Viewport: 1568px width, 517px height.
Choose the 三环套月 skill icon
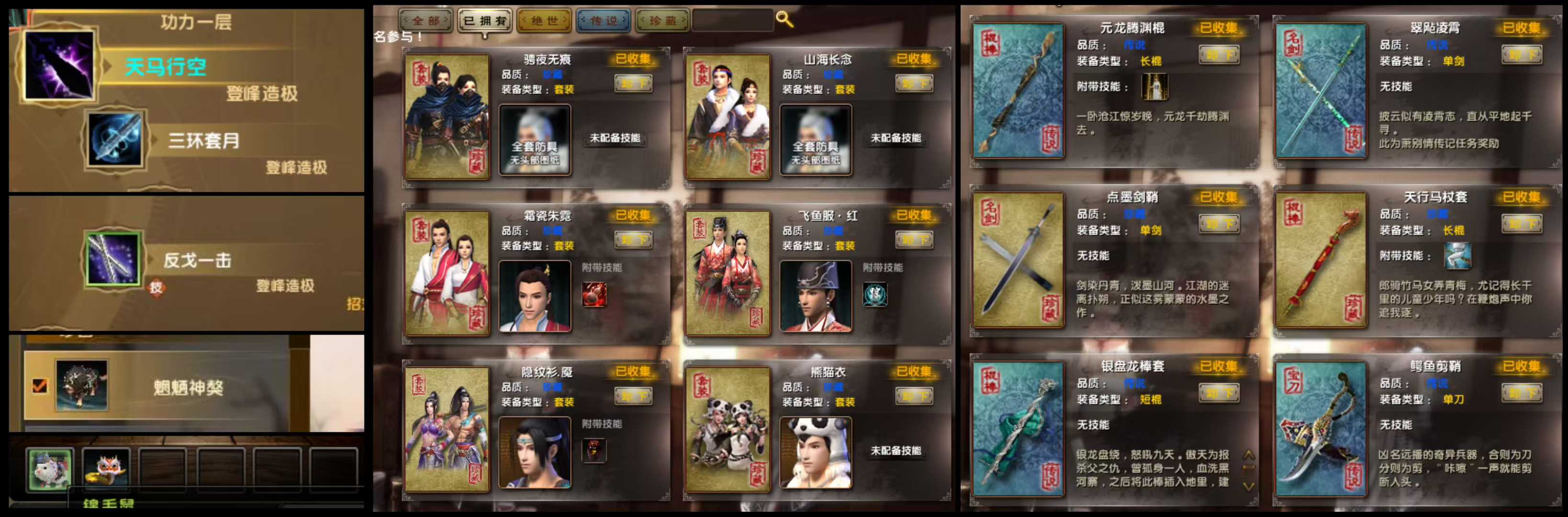(114, 139)
